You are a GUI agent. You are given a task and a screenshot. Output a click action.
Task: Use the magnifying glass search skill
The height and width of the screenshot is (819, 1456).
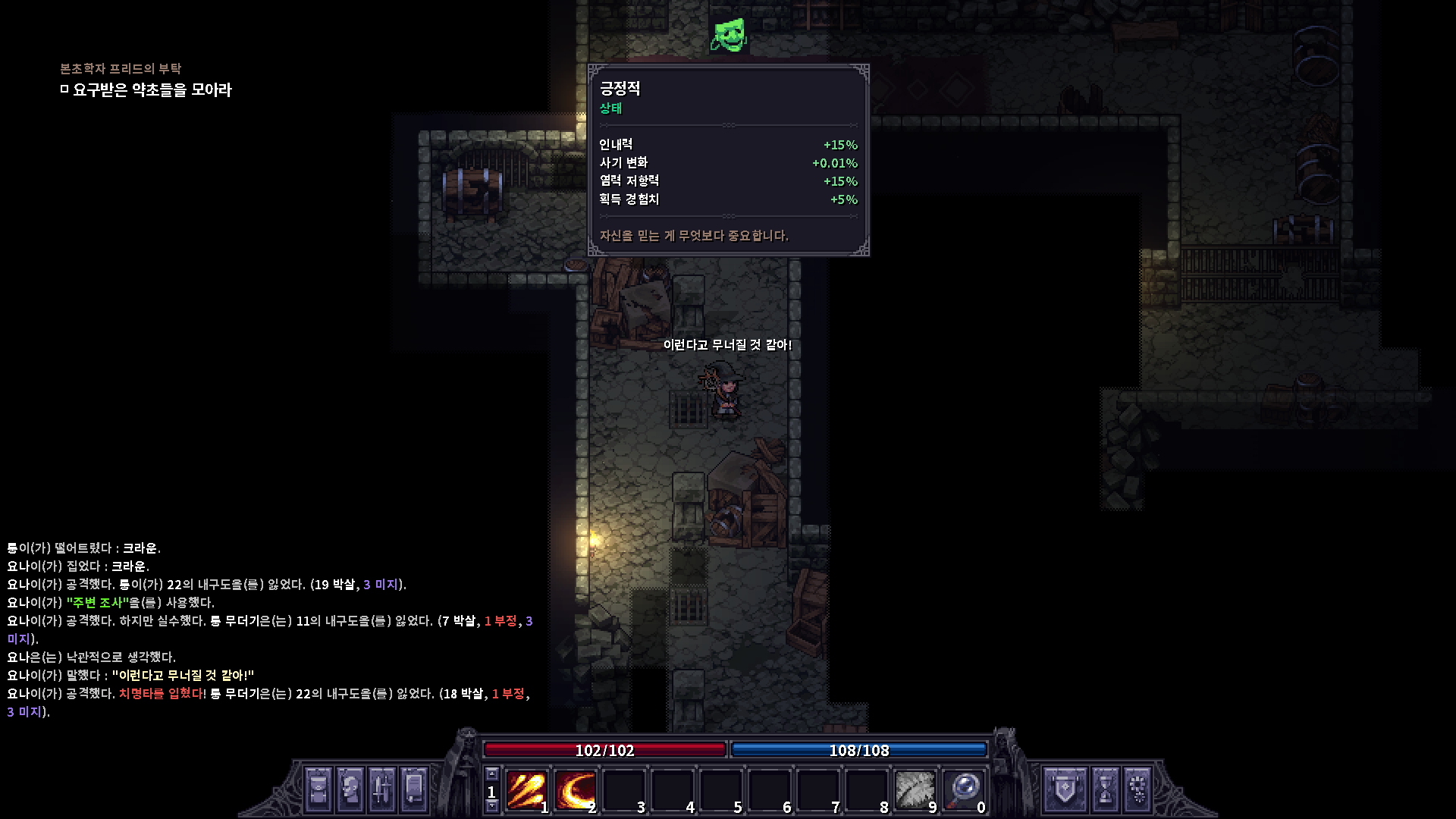coord(963,790)
